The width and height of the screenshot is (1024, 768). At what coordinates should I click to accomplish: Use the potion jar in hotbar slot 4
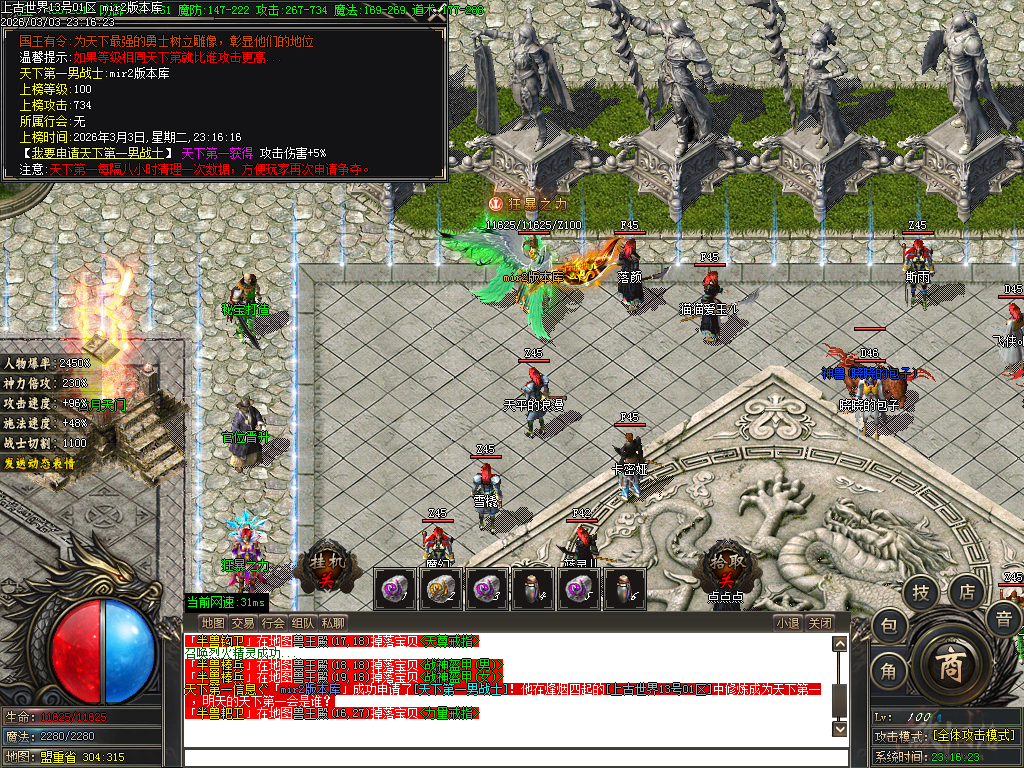[532, 589]
